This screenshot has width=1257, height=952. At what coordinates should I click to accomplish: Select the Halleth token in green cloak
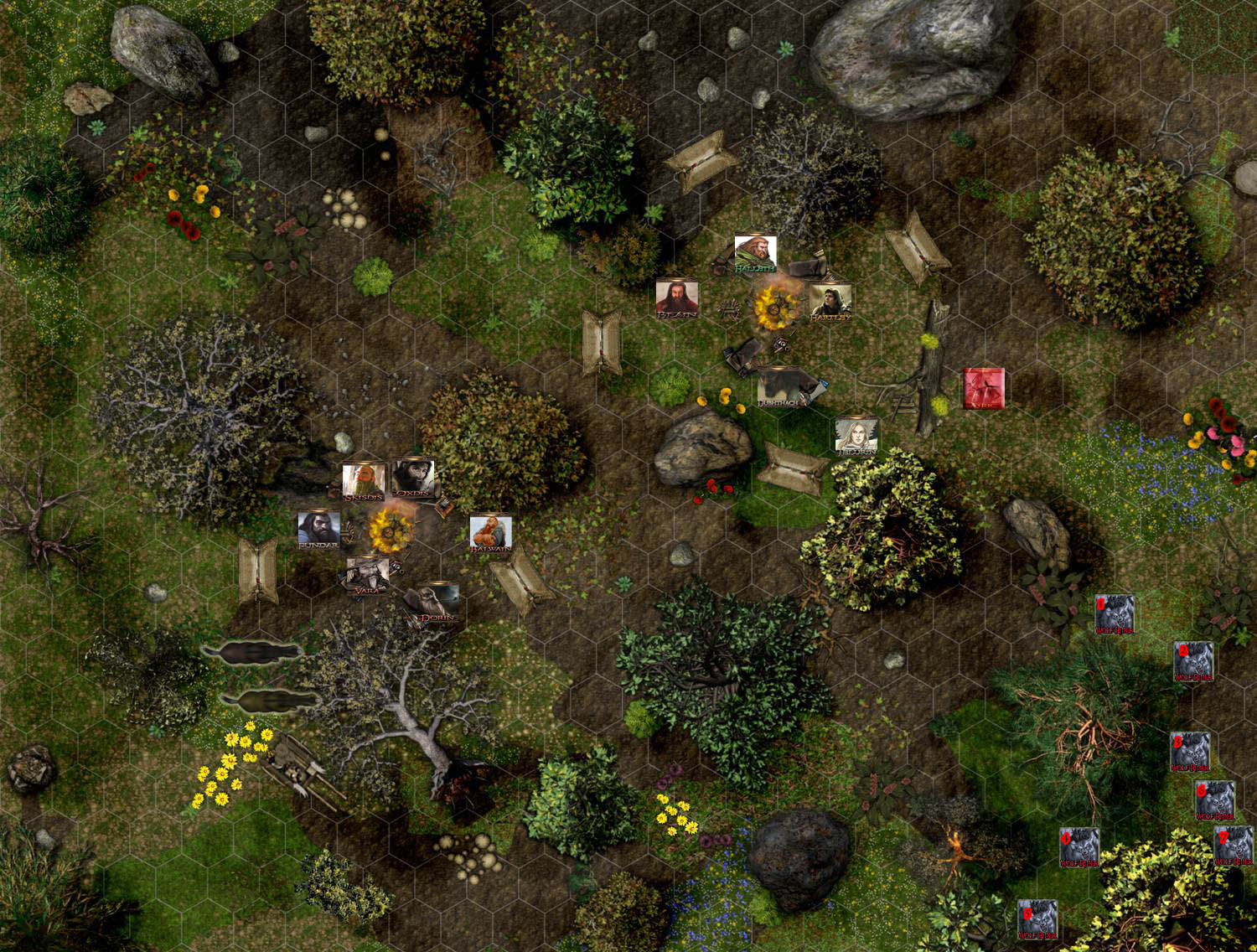(x=755, y=253)
